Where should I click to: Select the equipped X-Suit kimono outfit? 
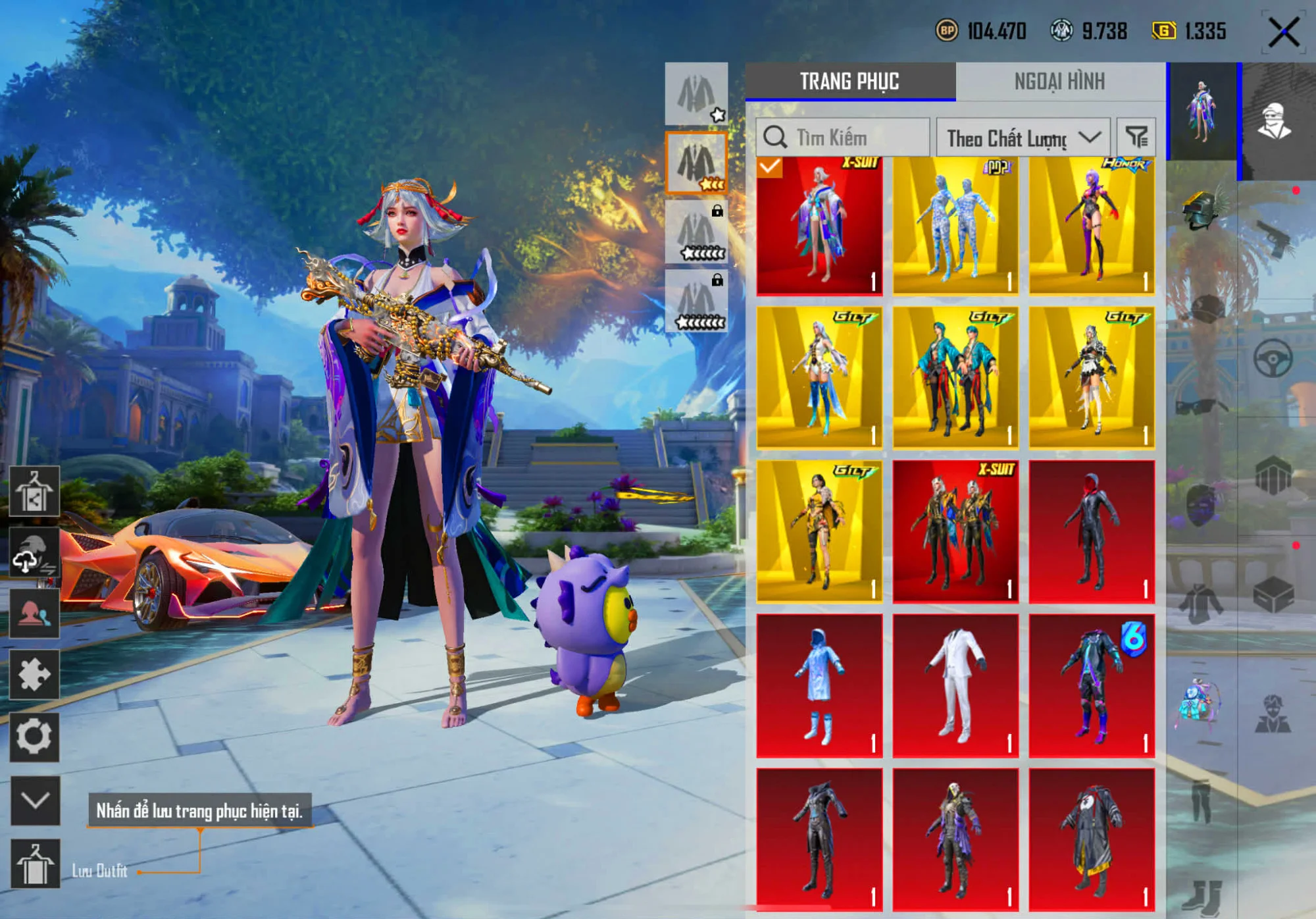click(x=819, y=225)
